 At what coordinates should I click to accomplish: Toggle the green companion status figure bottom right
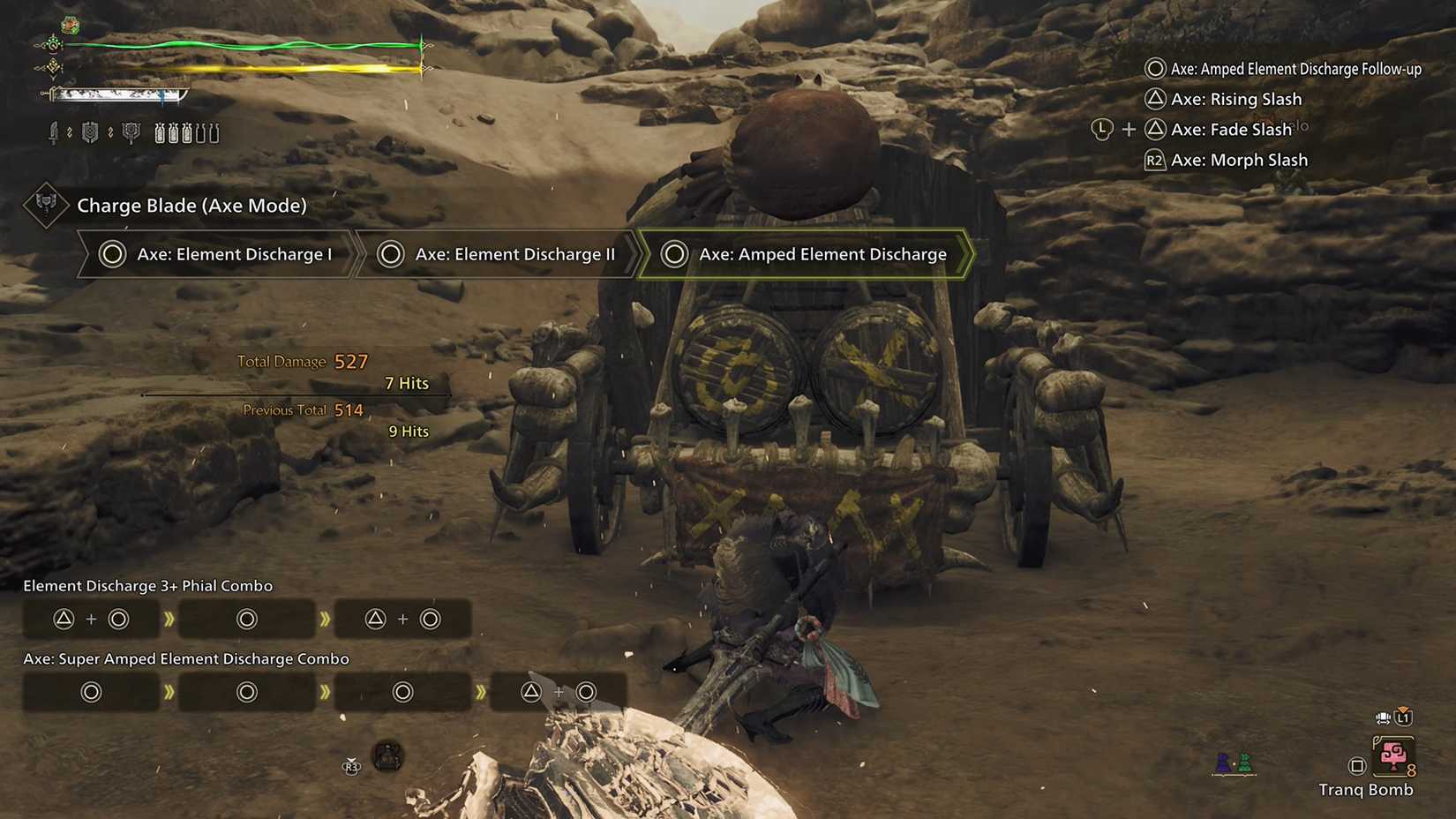(x=1245, y=764)
